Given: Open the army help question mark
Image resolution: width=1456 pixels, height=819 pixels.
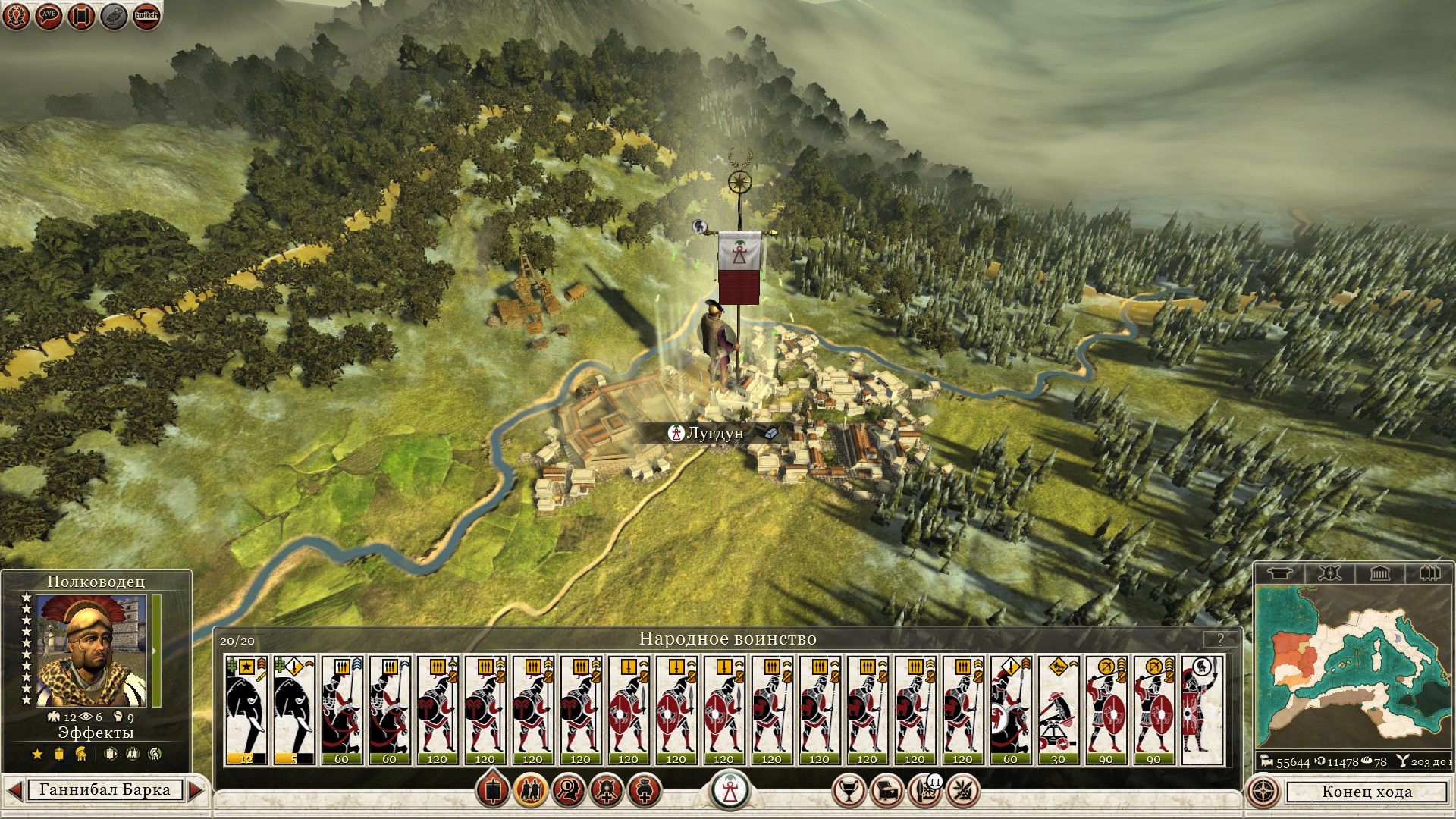Looking at the screenshot, I should pyautogui.click(x=1220, y=639).
